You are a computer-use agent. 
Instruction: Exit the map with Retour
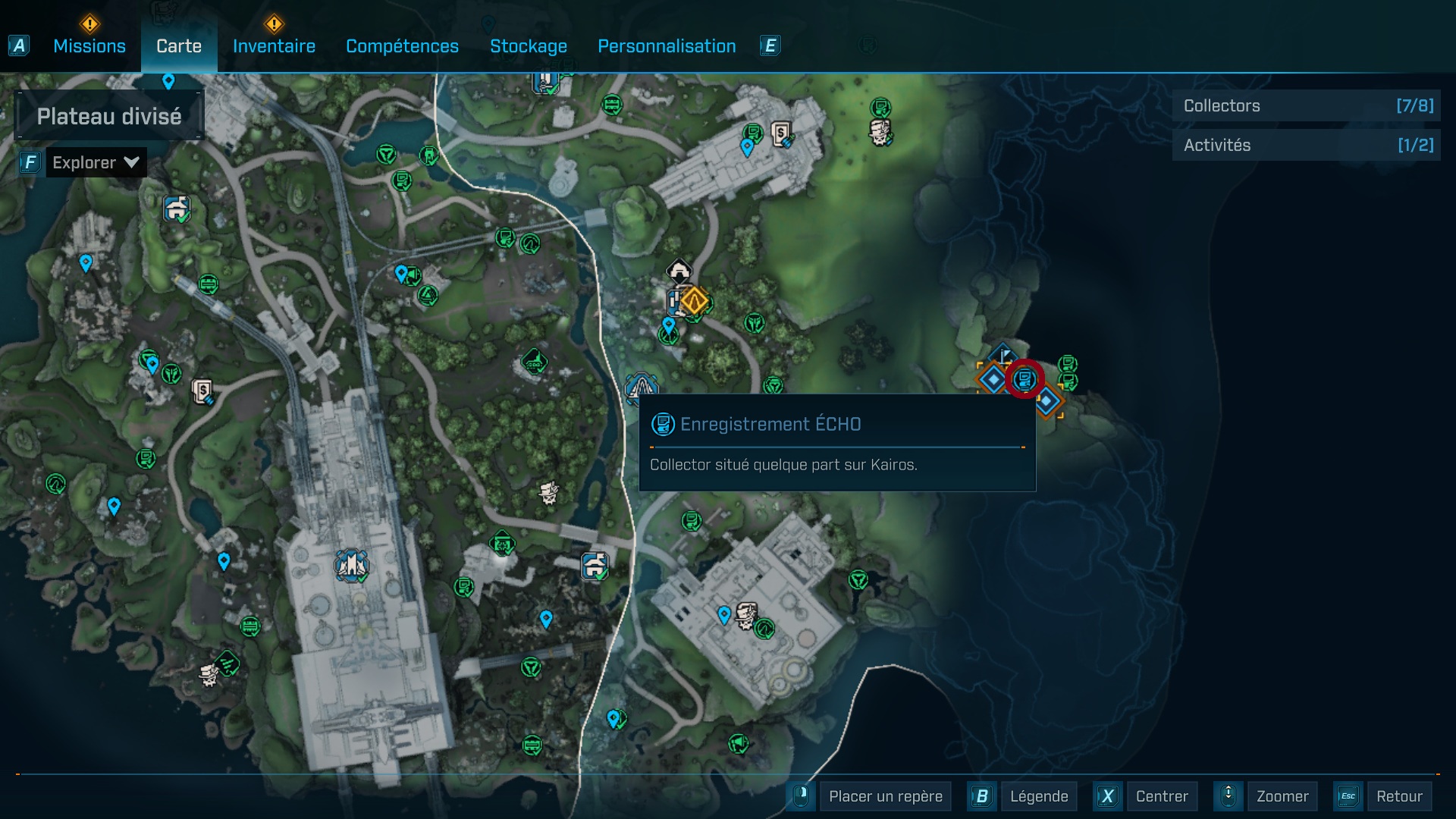pos(1398,796)
